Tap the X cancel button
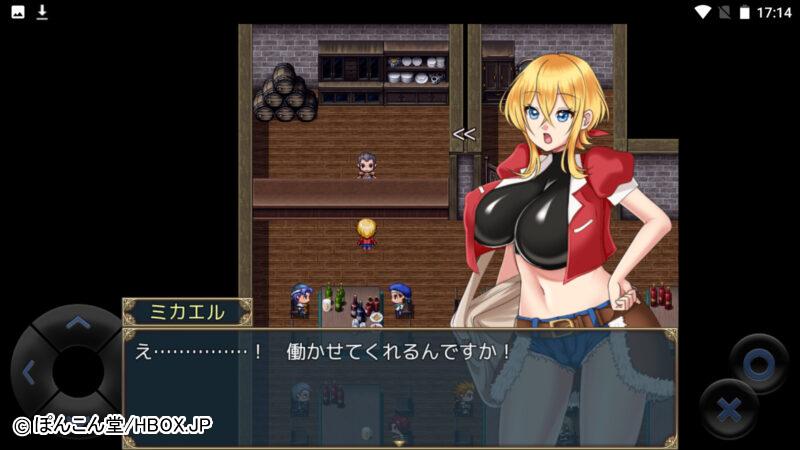Screen dimensions: 800x450 click(x=729, y=410)
